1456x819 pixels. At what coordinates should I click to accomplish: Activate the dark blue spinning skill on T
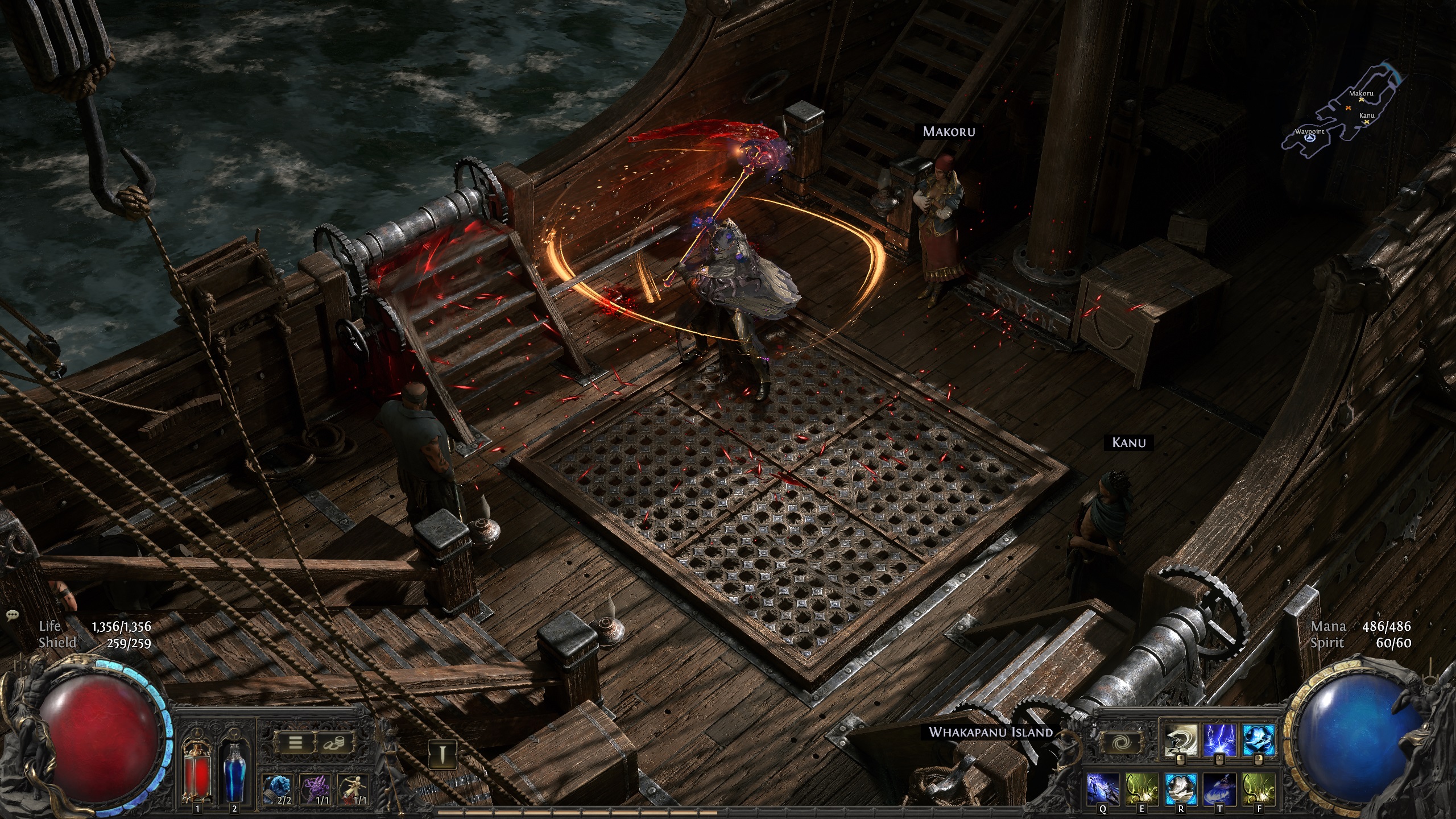pos(1219,789)
